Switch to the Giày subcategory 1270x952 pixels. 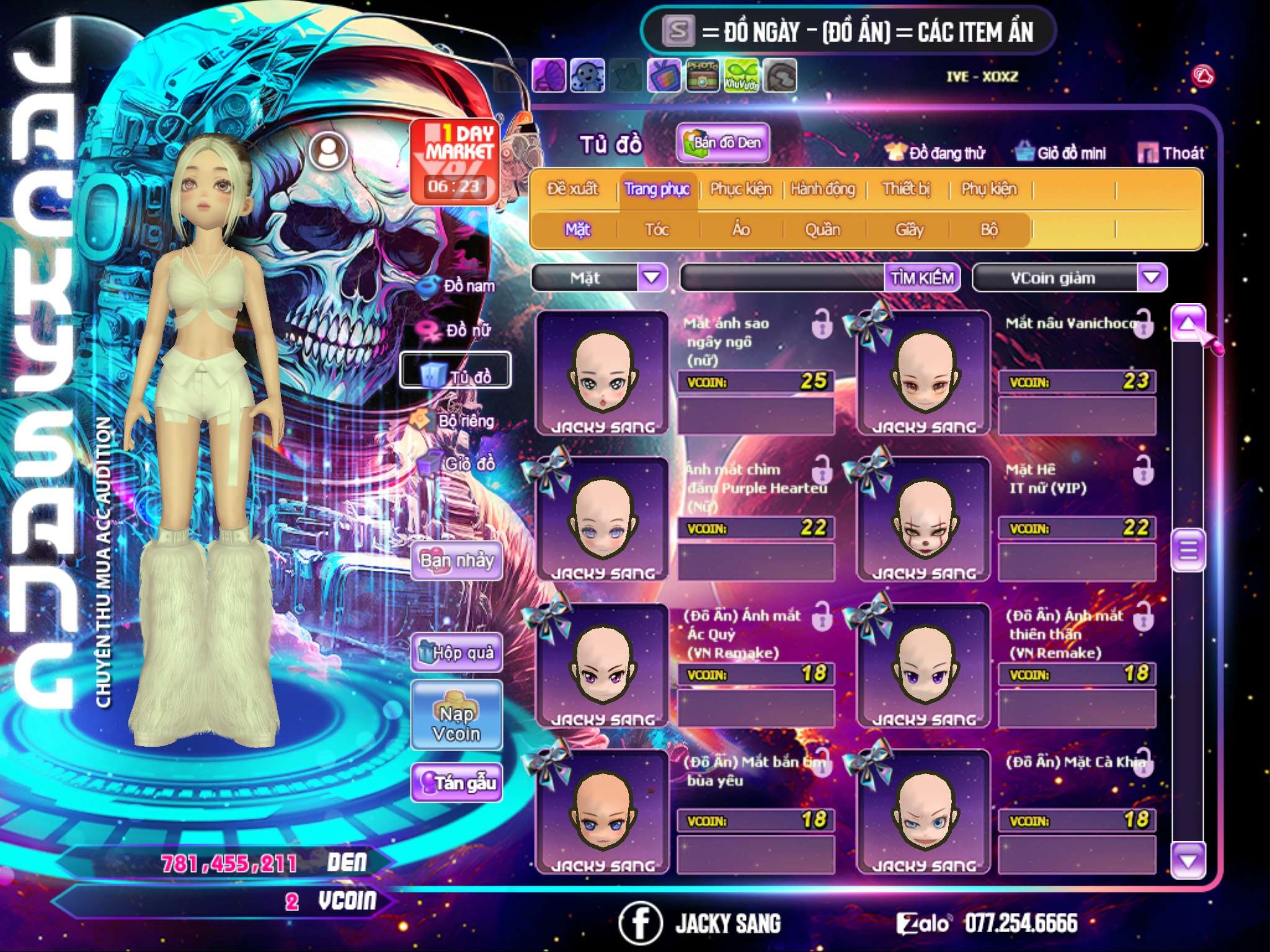click(x=909, y=230)
